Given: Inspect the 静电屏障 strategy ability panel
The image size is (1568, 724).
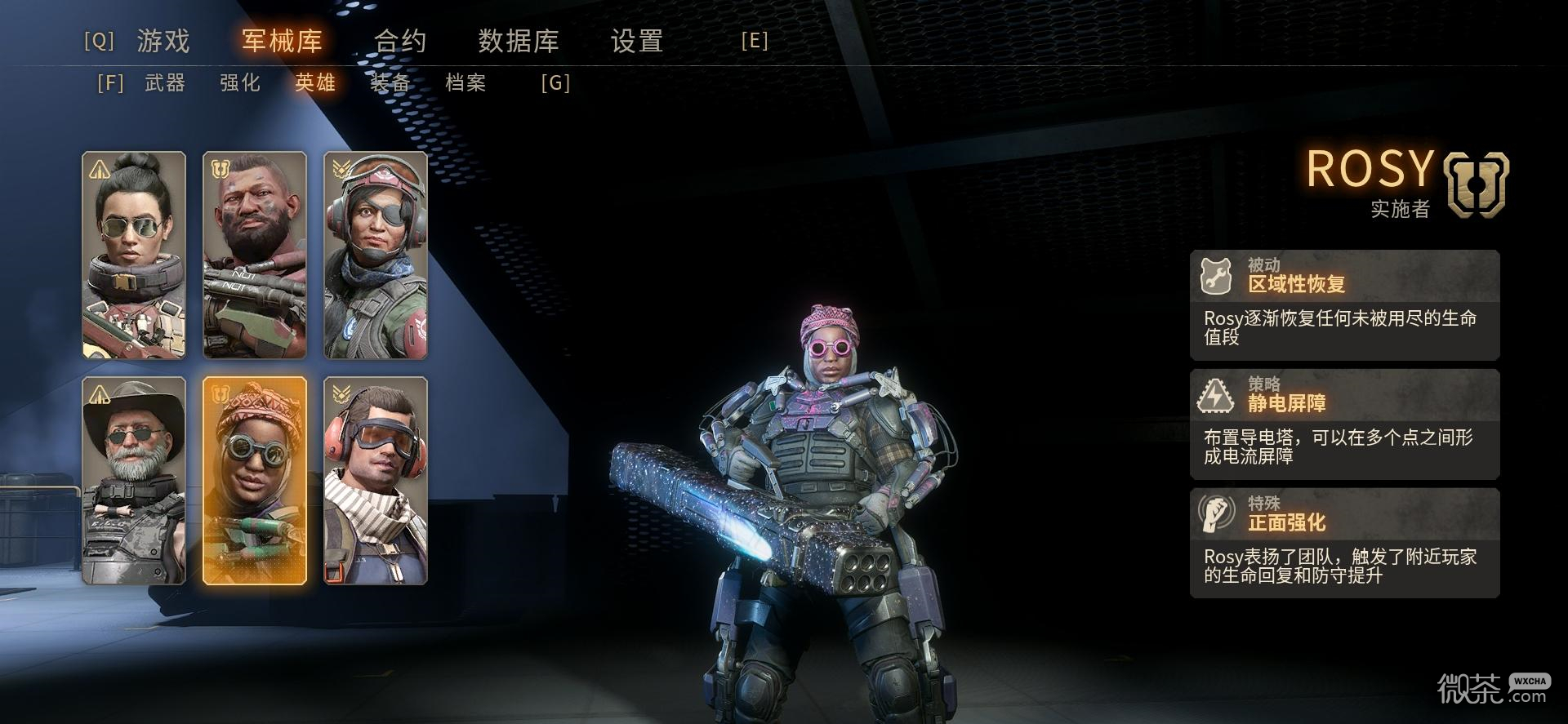Looking at the screenshot, I should (1344, 424).
